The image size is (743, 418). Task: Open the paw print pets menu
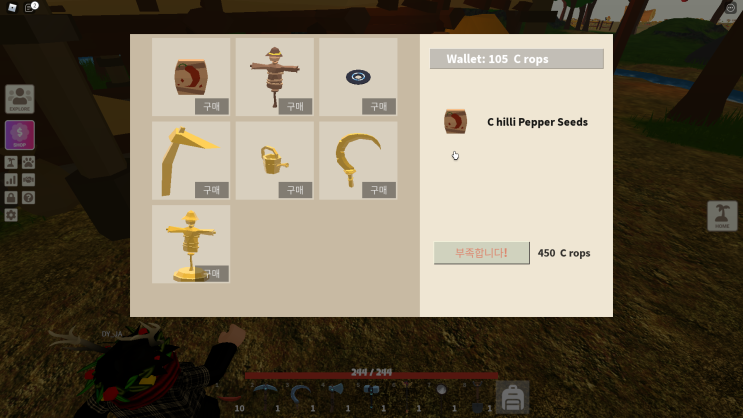coord(28,162)
